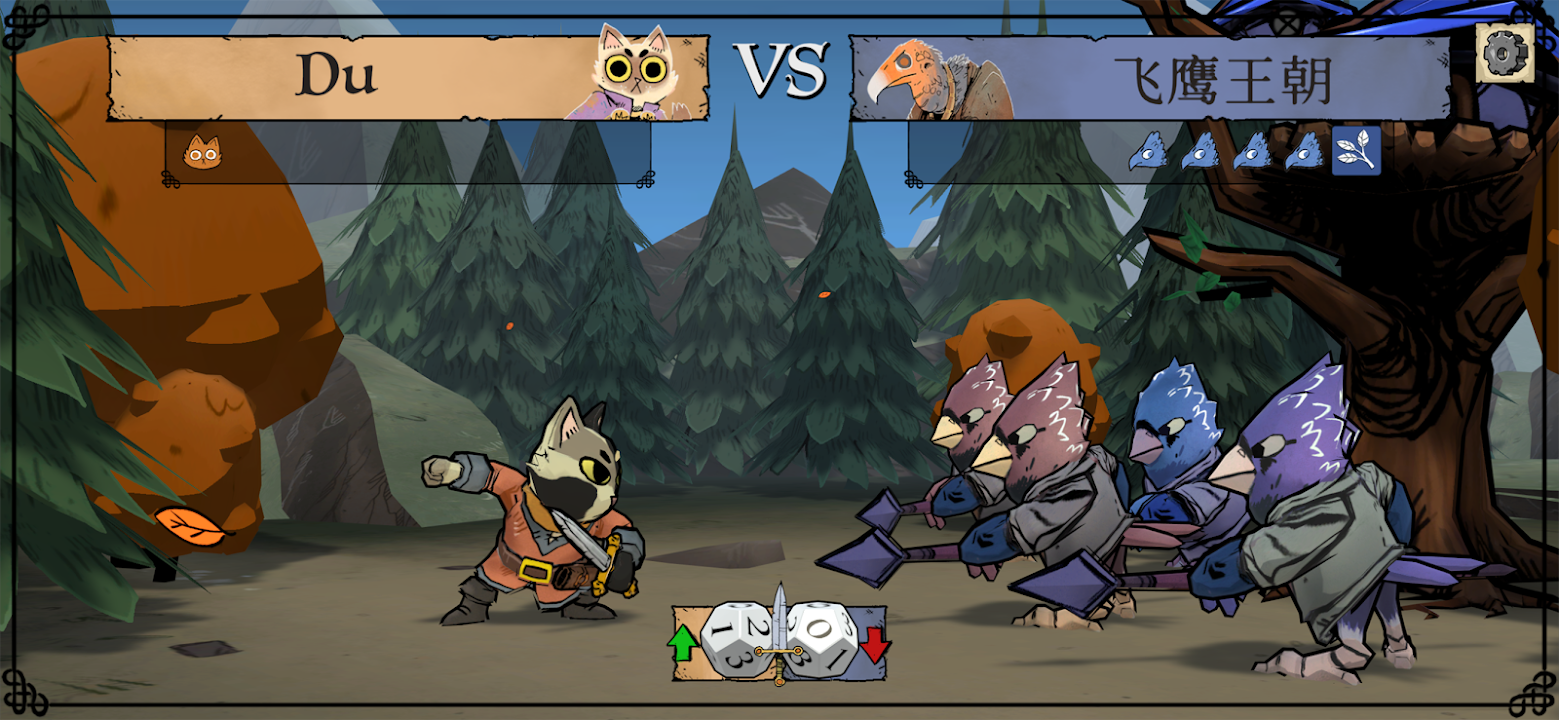Select the 飞鹰王朝 faction banner
The height and width of the screenshot is (720, 1559).
1222,80
